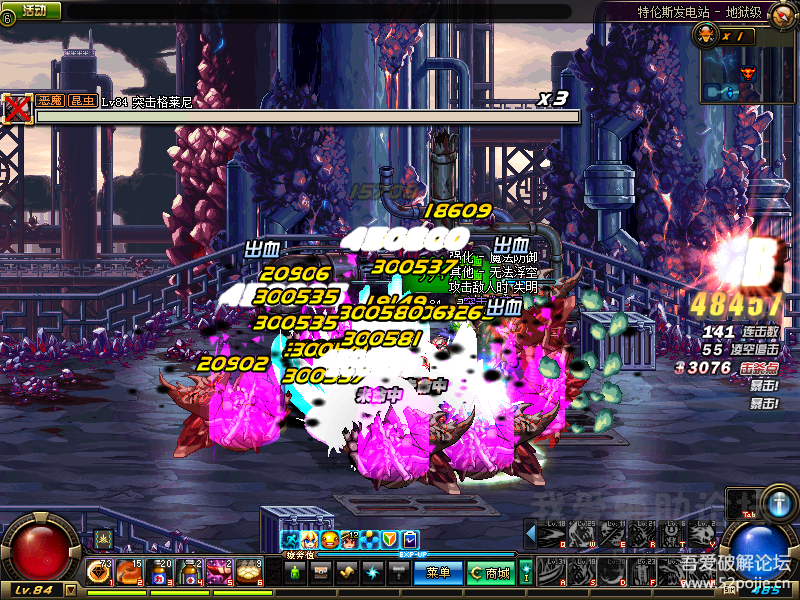Image resolution: width=800 pixels, height=600 pixels.
Task: Click the sword icon above the mana orb
Action: click(777, 501)
